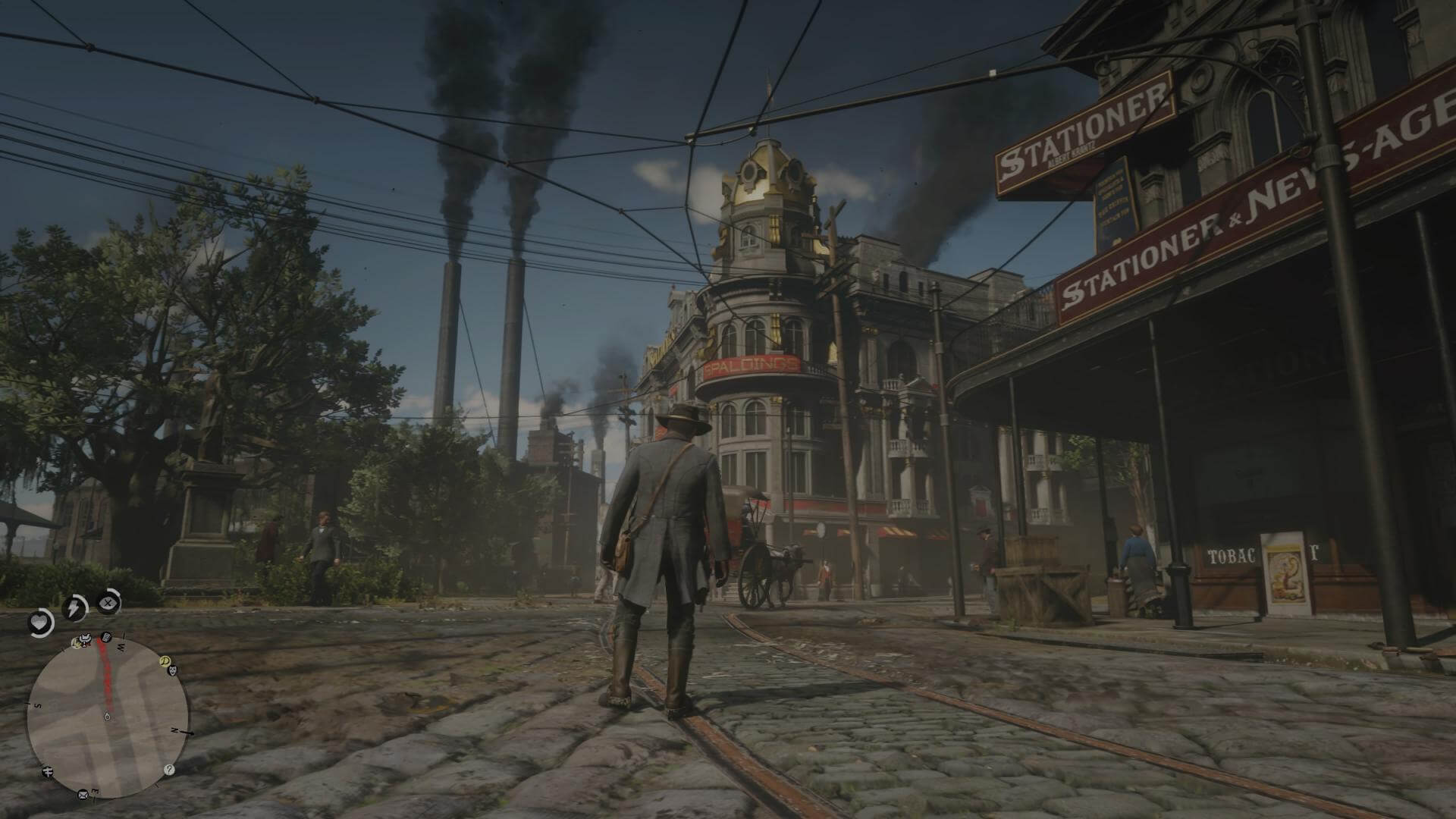
Task: Click the white question mark marker
Action: [x=168, y=769]
